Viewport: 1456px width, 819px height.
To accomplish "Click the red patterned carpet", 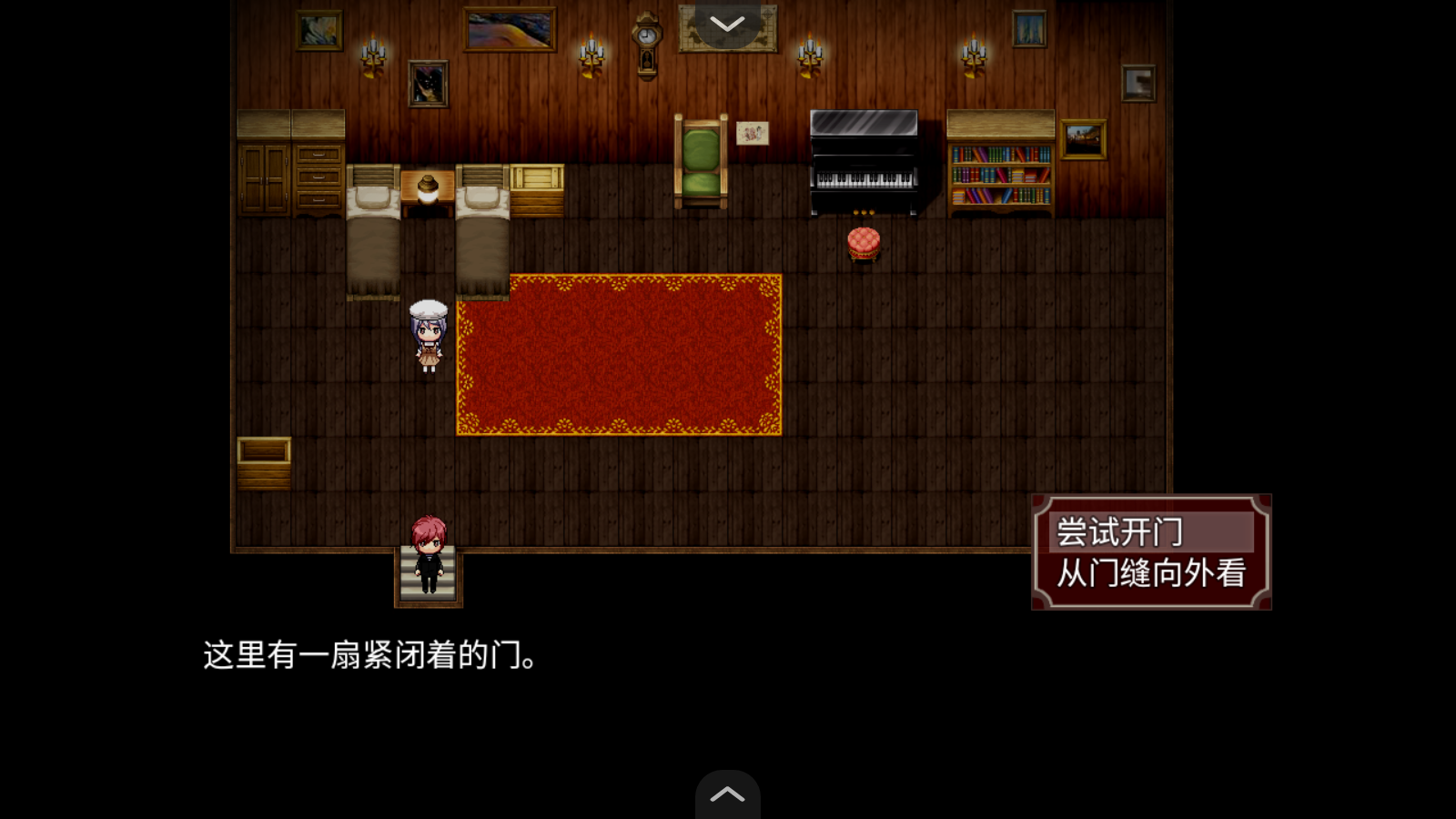I will coord(619,355).
